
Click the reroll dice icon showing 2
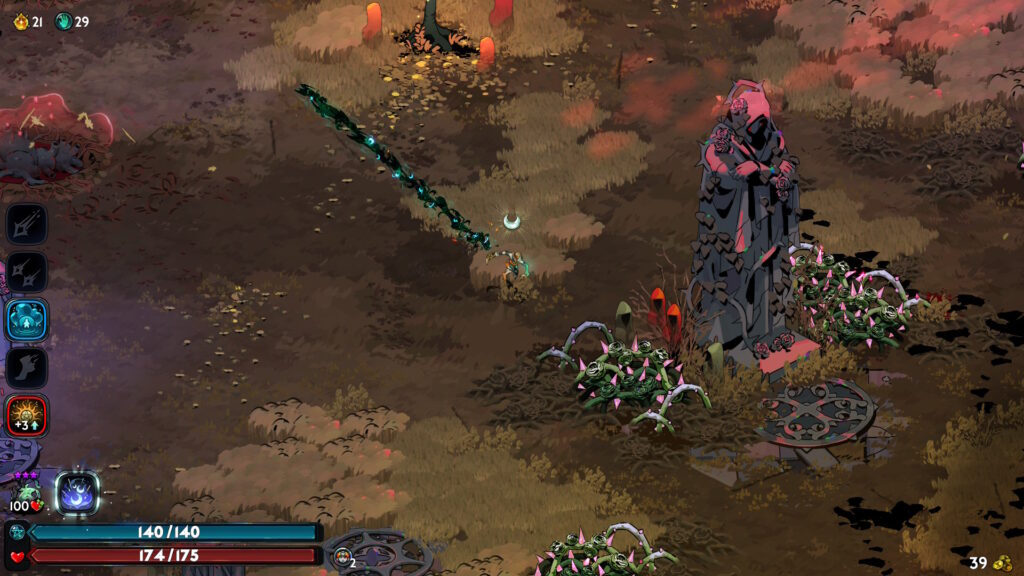point(342,558)
